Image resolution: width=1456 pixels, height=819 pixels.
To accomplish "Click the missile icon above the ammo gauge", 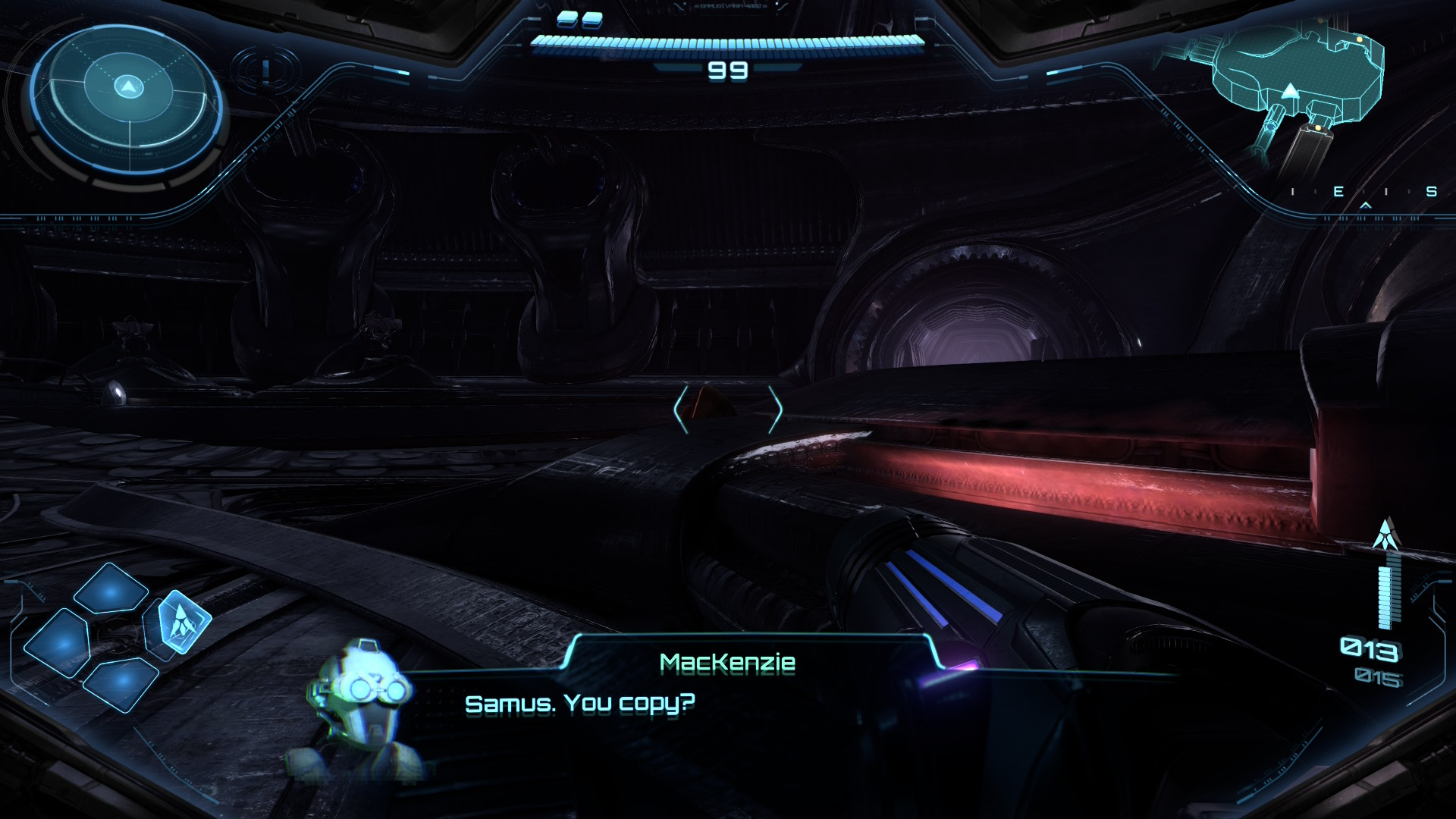I will tap(1386, 535).
